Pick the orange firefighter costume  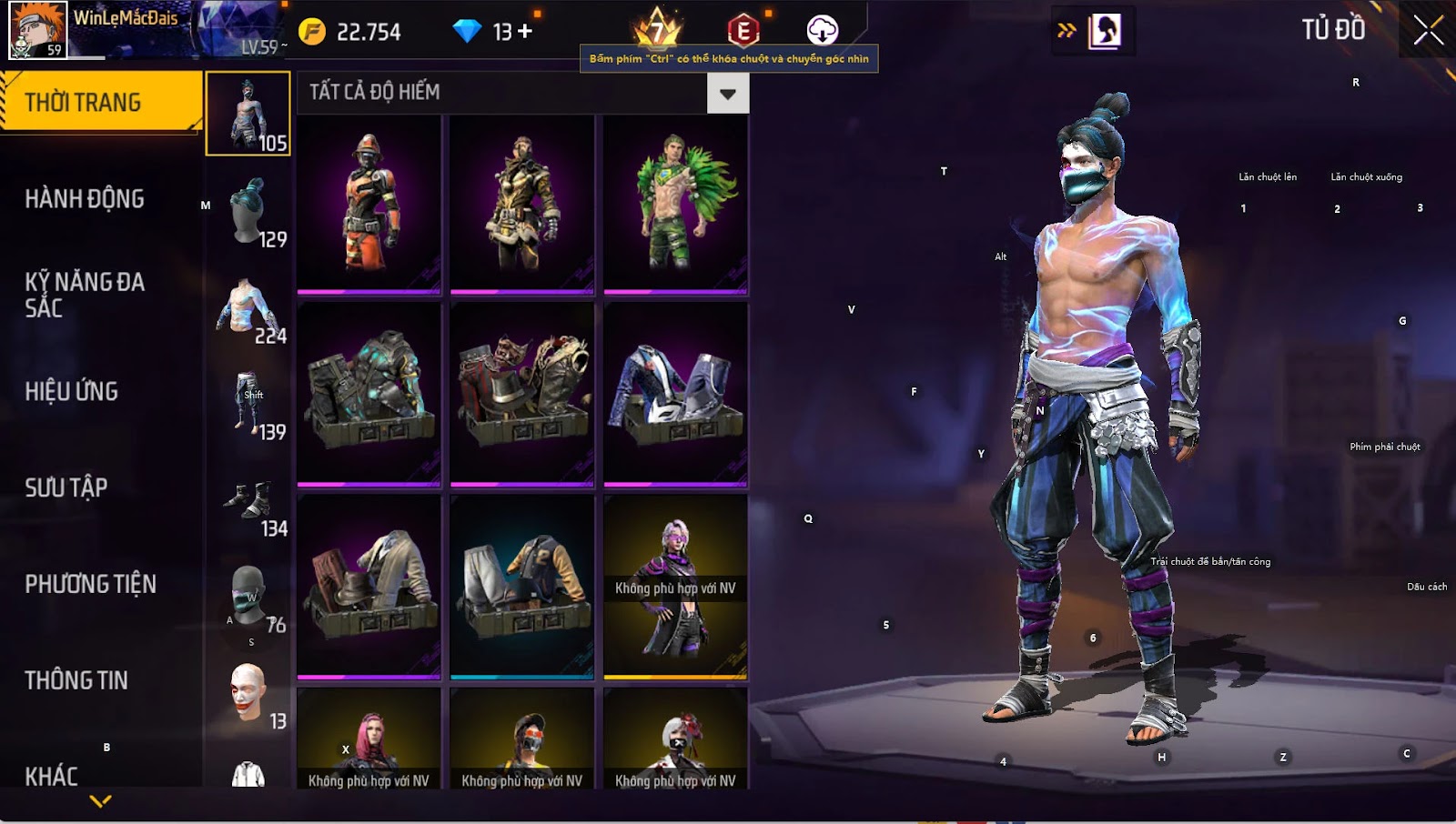pyautogui.click(x=369, y=204)
